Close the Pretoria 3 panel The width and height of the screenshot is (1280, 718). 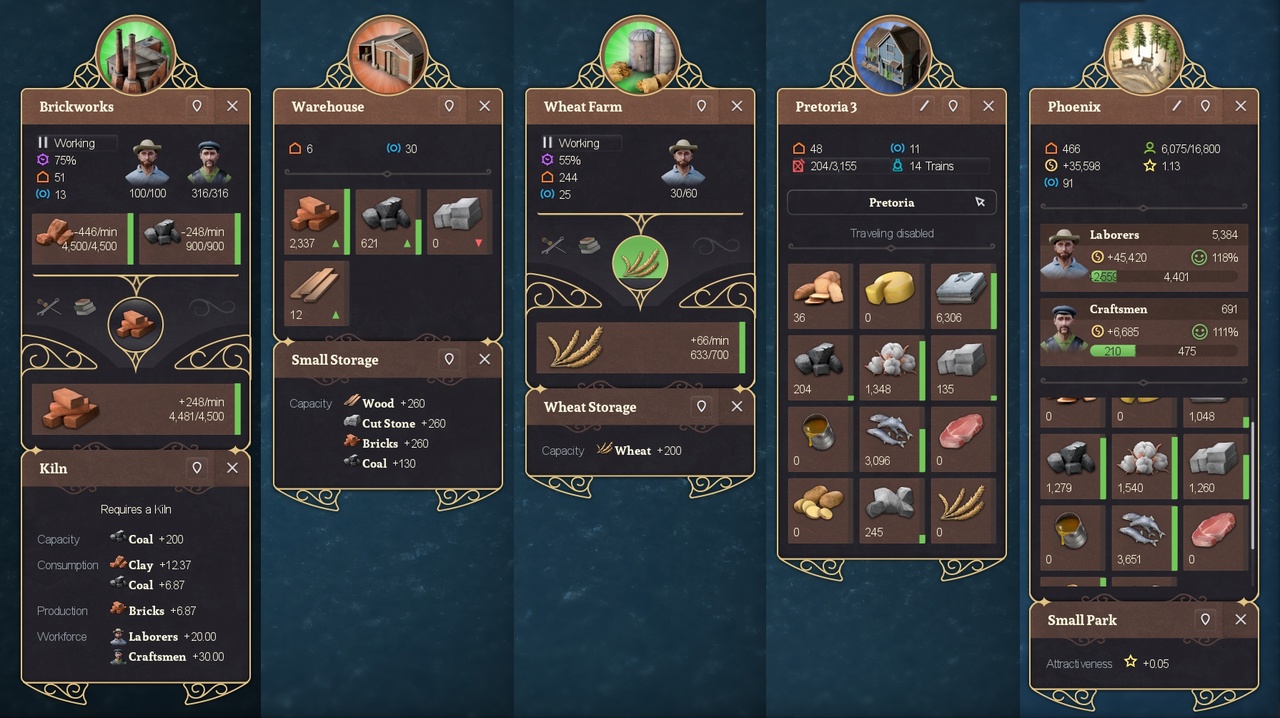988,106
